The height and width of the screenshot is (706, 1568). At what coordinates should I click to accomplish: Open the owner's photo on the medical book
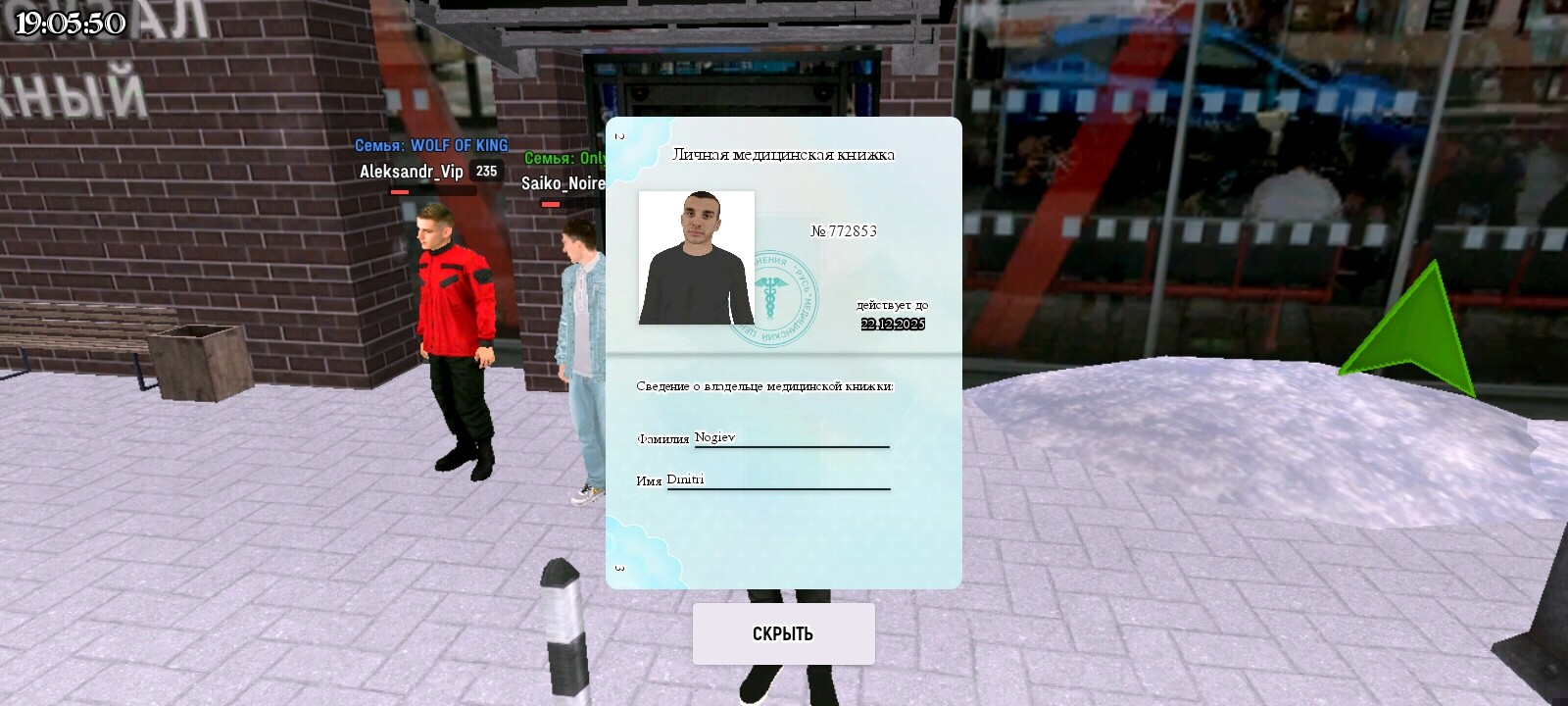[694, 257]
